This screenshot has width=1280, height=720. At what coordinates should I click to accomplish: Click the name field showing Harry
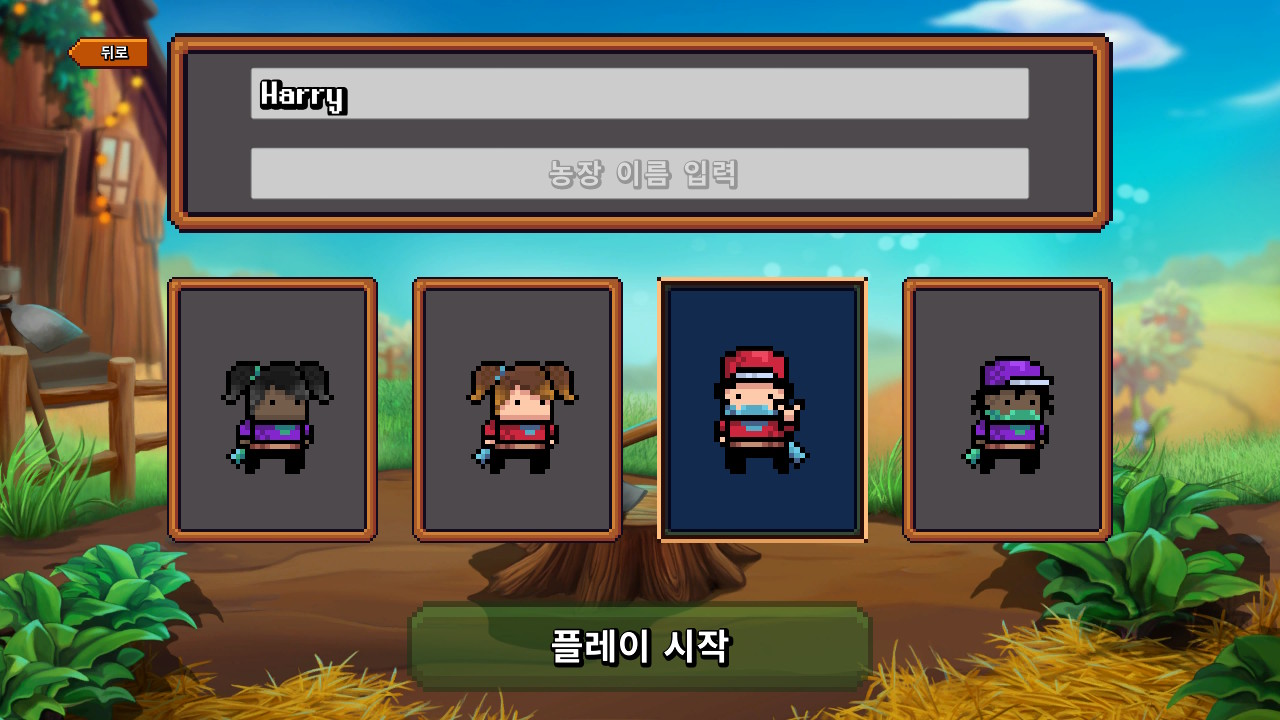[x=640, y=95]
